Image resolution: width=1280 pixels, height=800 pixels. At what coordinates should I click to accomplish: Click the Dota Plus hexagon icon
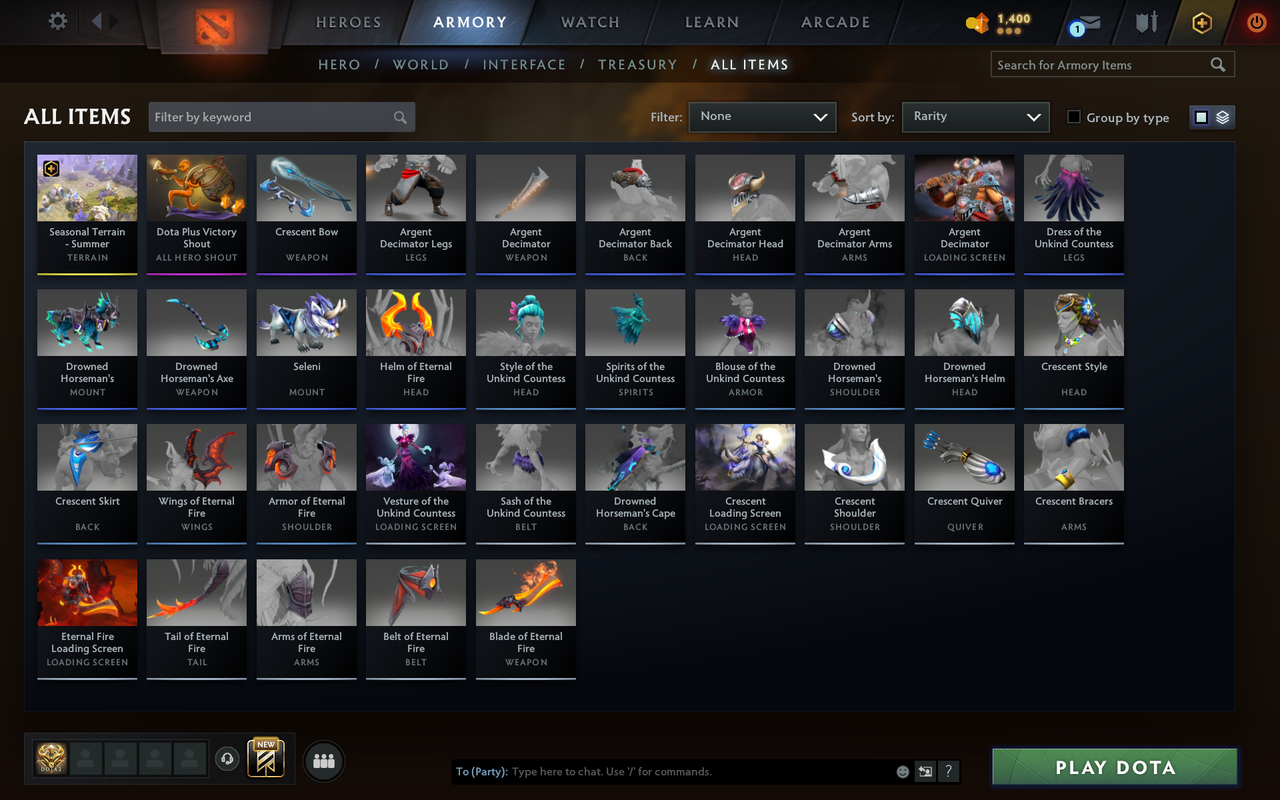[1201, 22]
